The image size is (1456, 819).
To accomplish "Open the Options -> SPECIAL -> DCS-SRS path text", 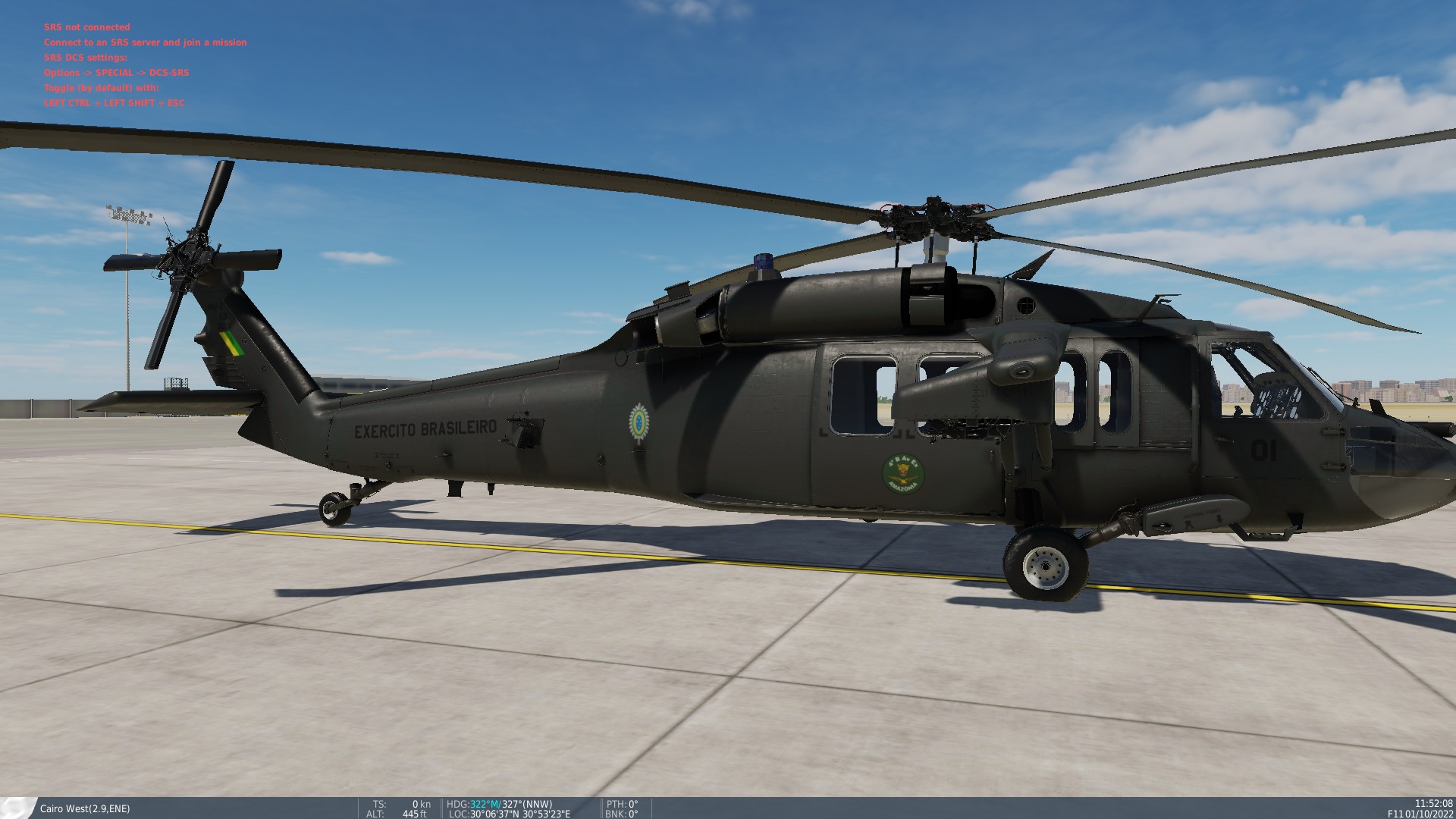I will 116,72.
